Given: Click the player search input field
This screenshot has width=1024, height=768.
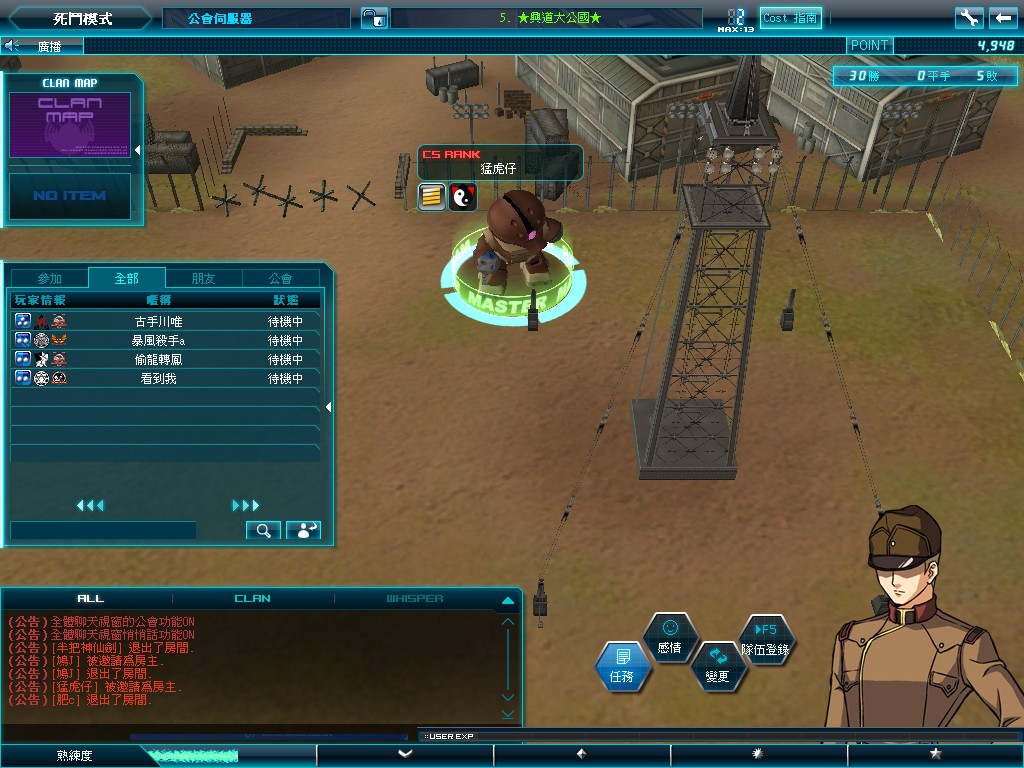Looking at the screenshot, I should click(x=103, y=531).
